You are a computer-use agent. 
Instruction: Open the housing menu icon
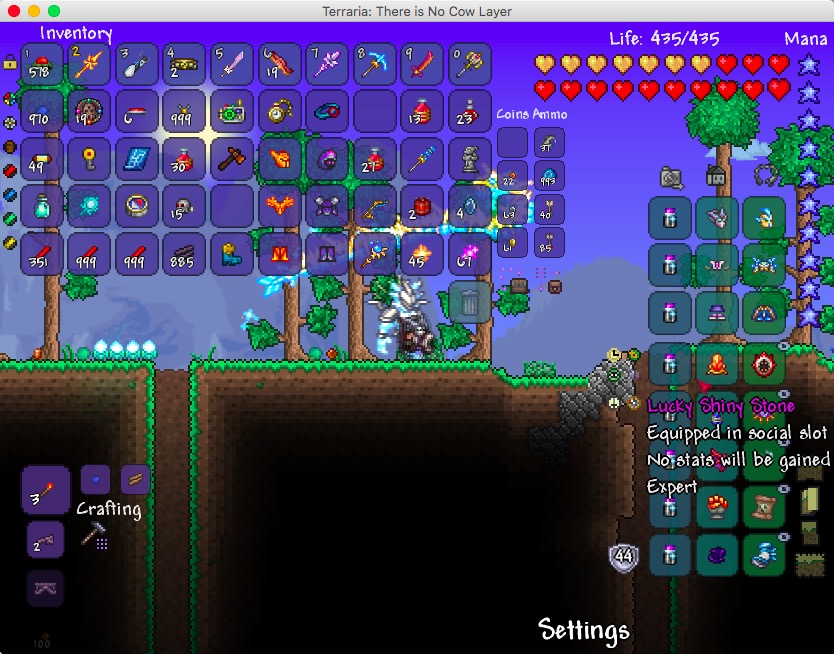tap(717, 177)
